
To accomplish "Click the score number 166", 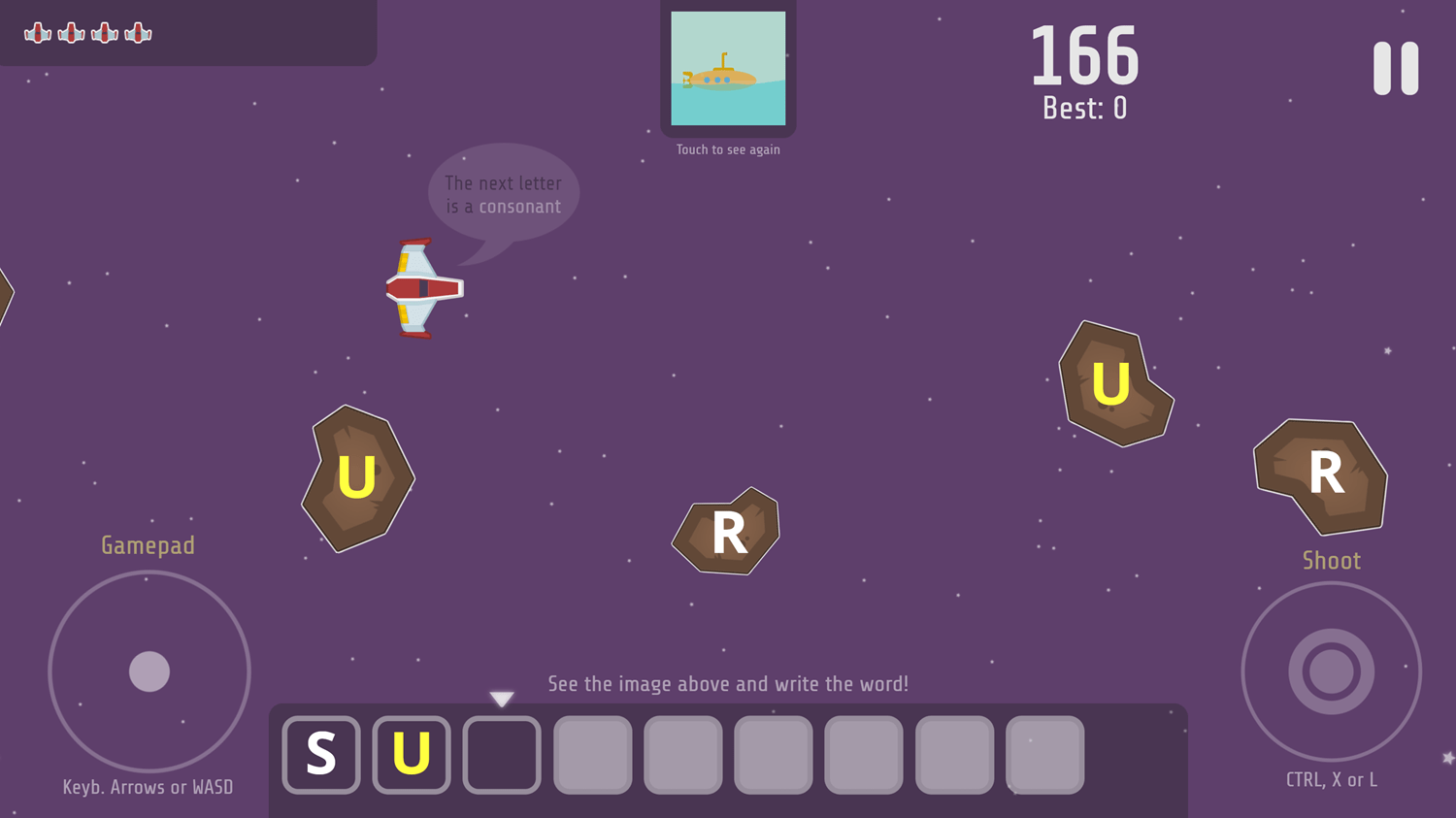I will pyautogui.click(x=1084, y=56).
